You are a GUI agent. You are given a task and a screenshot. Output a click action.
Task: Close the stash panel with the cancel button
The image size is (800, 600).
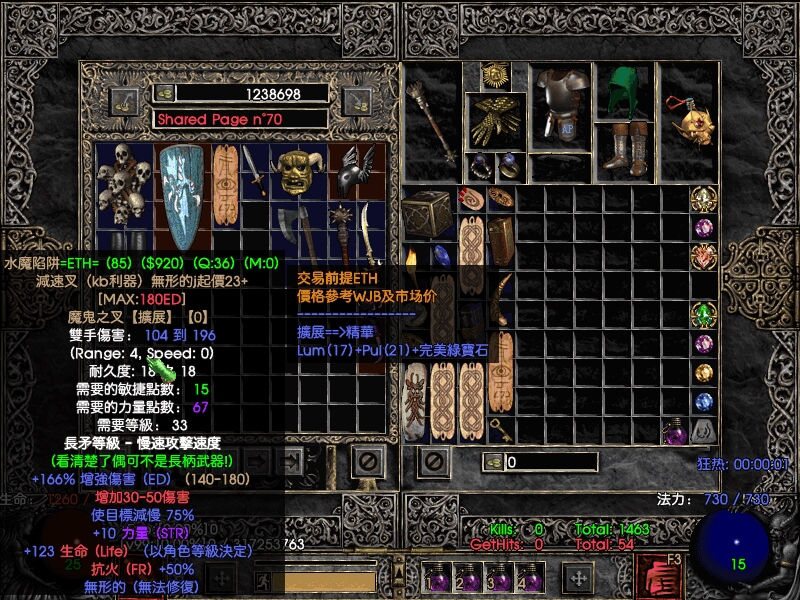pyautogui.click(x=369, y=461)
